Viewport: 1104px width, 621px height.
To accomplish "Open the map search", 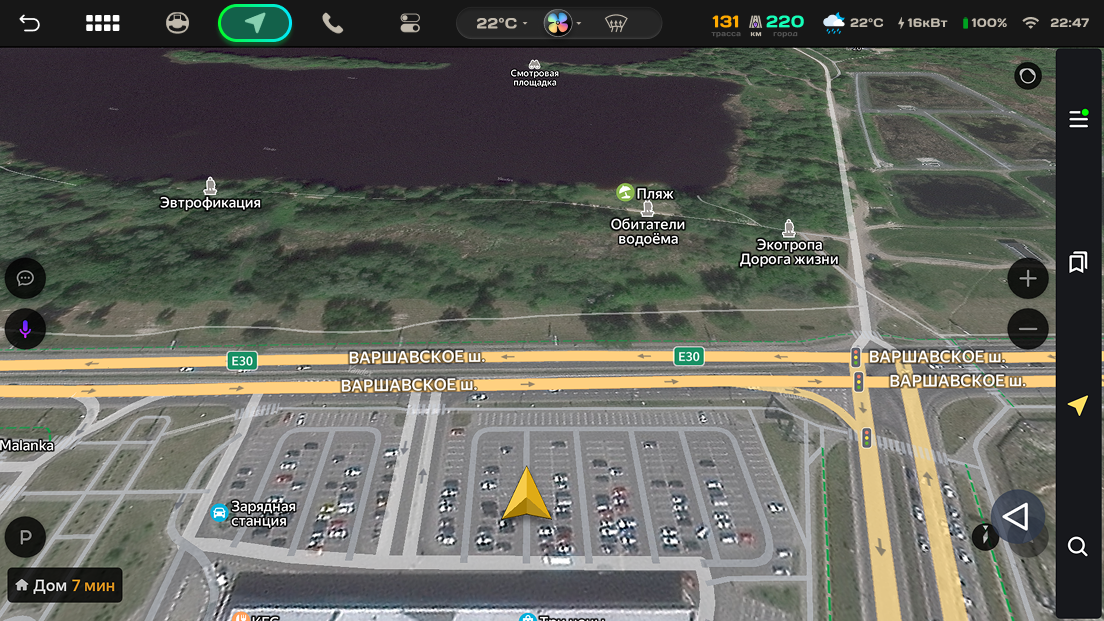I will click(1078, 546).
